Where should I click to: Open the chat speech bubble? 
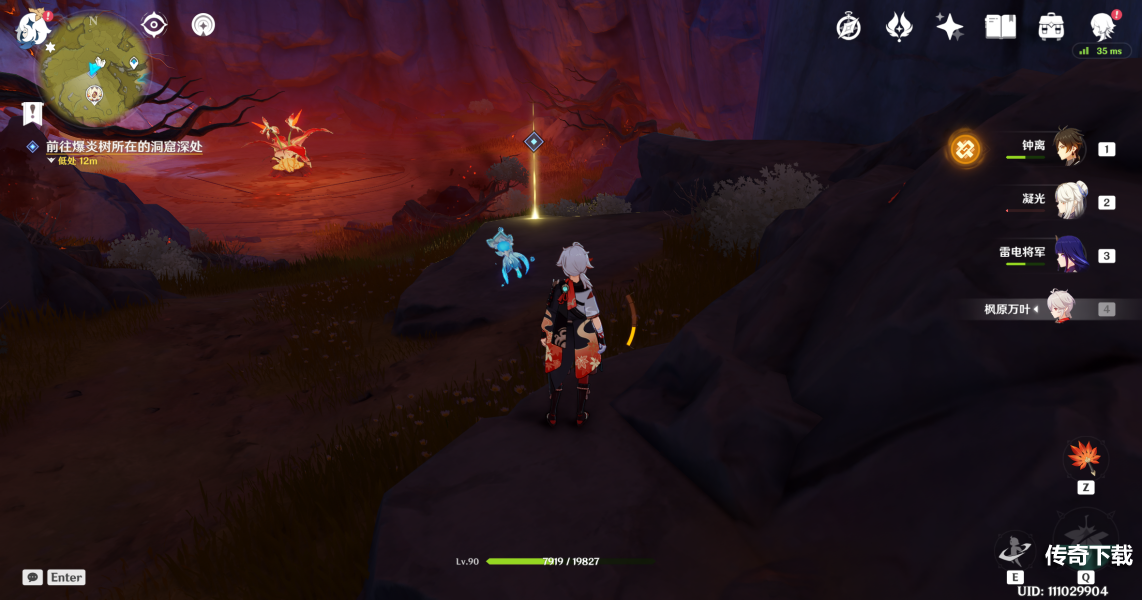(x=33, y=577)
